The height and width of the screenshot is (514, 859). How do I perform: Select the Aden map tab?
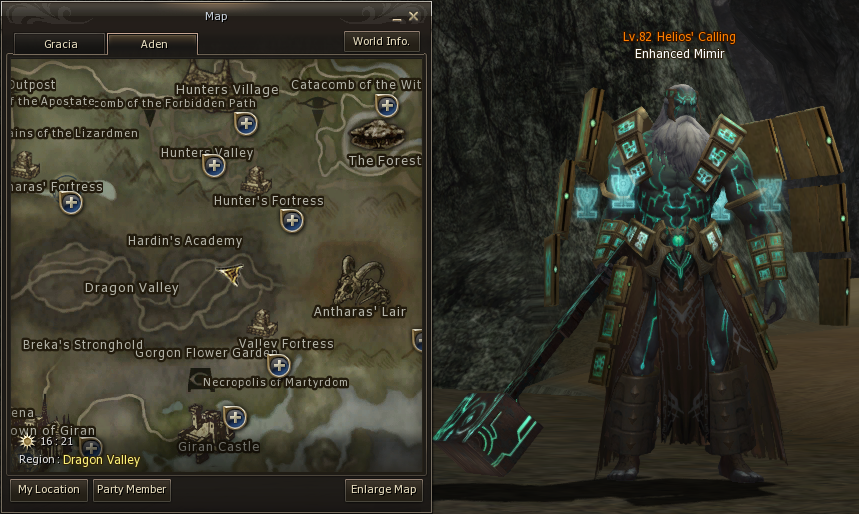click(152, 44)
